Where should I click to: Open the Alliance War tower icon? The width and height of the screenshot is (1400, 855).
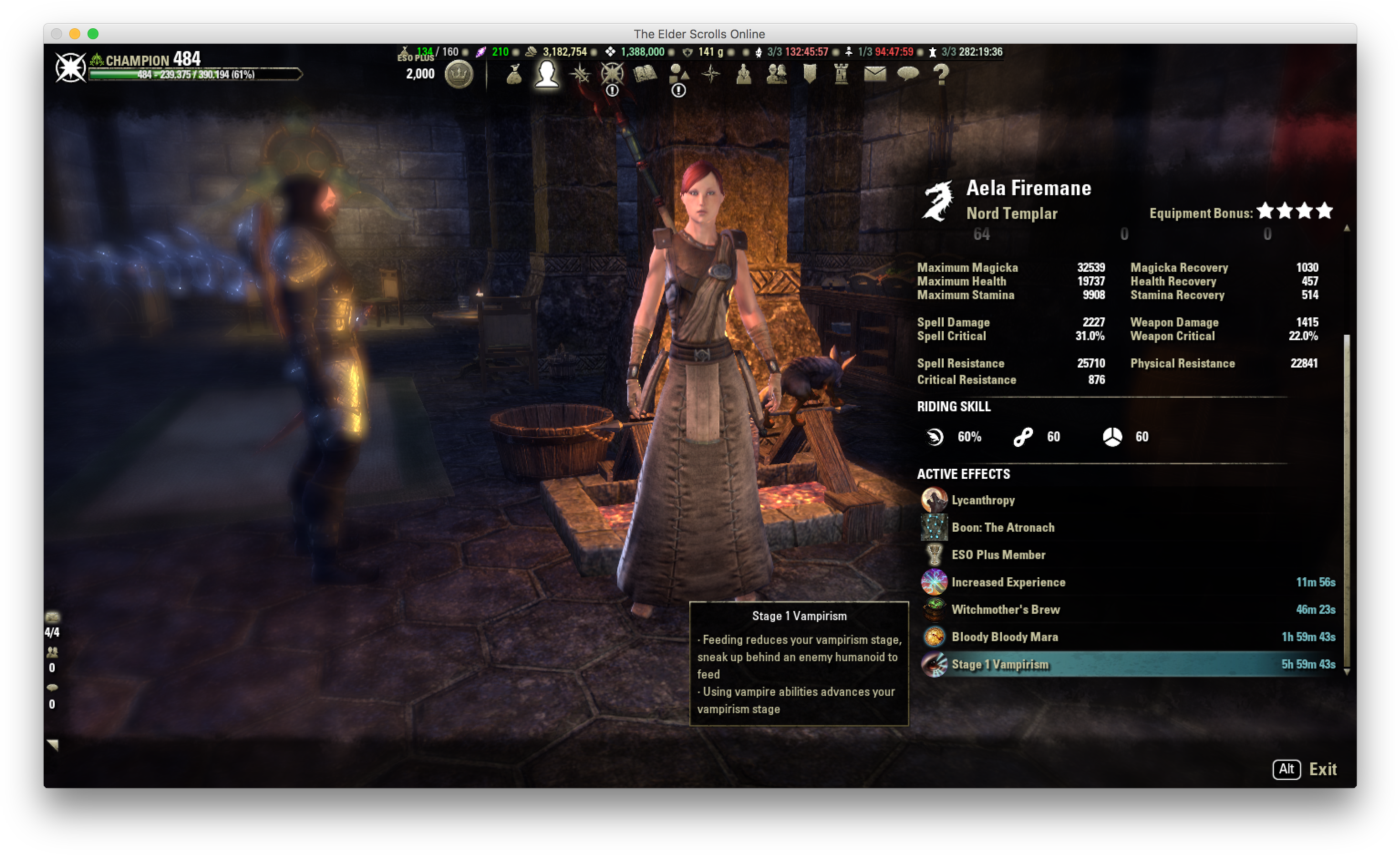842,74
